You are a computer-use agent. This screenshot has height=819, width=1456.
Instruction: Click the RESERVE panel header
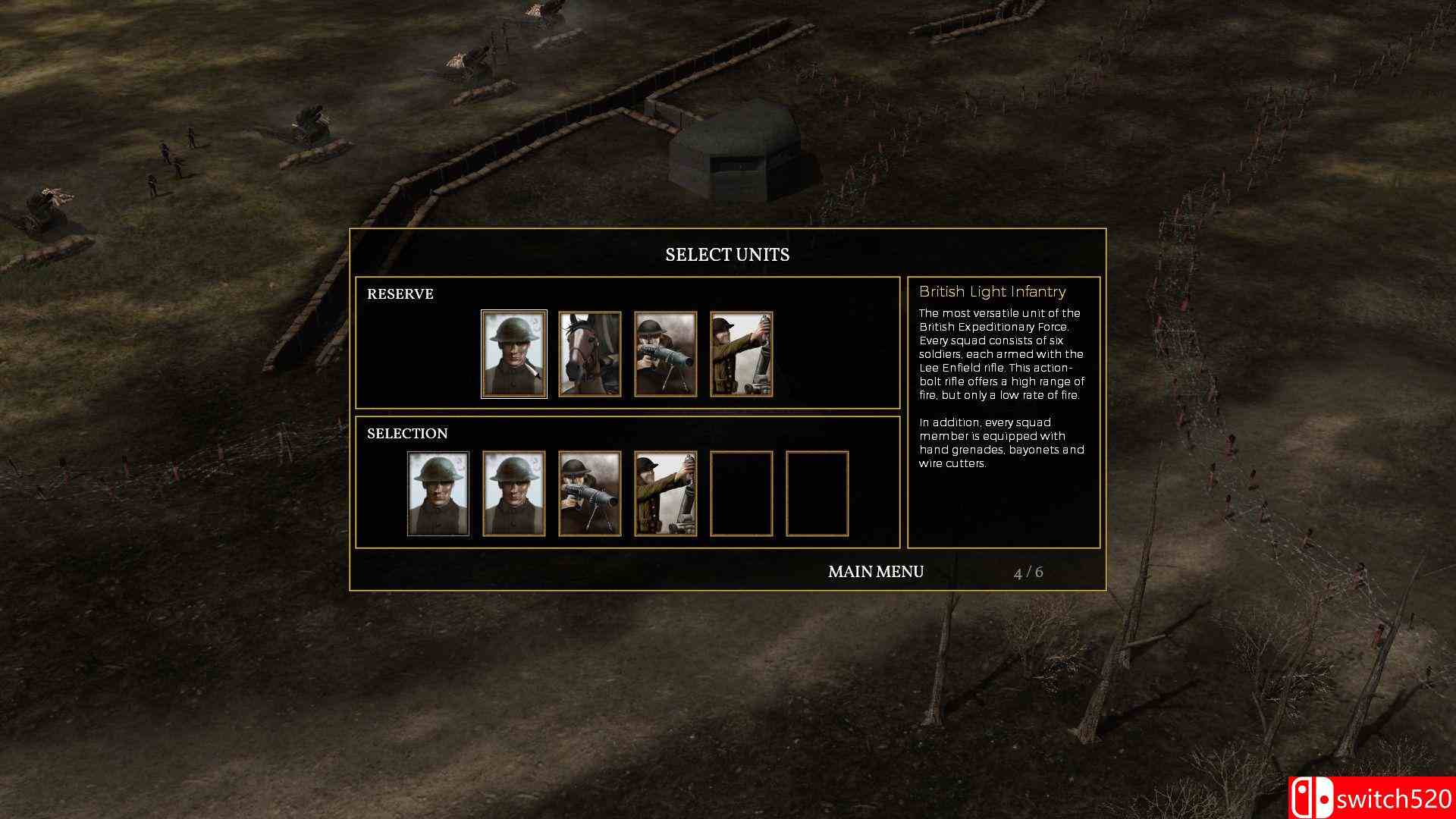click(400, 294)
